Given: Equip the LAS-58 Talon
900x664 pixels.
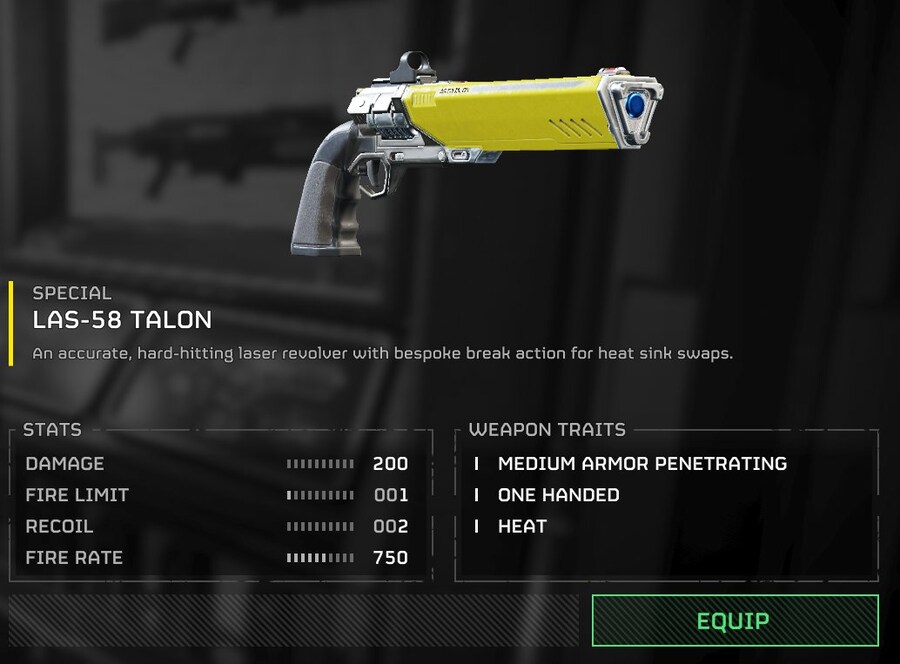Looking at the screenshot, I should (735, 621).
